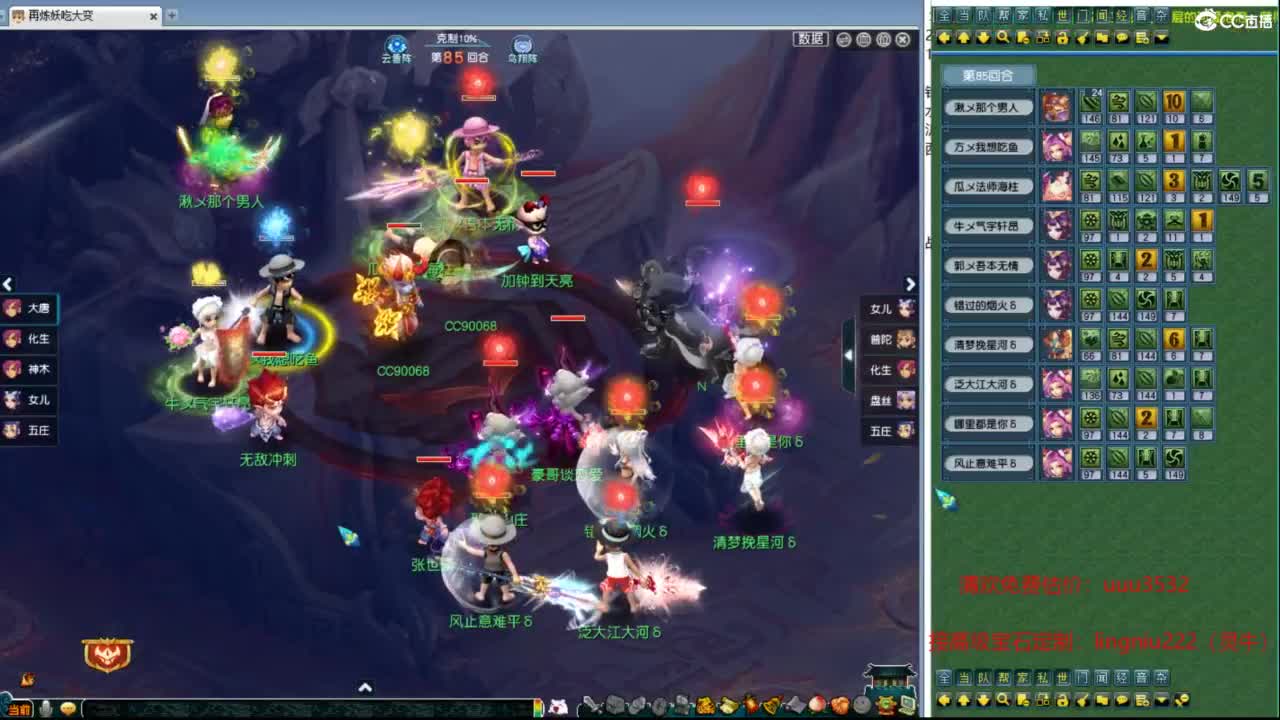
Task: Open the dropdown arrow at chat toolbar end
Action: pyautogui.click(x=1162, y=40)
